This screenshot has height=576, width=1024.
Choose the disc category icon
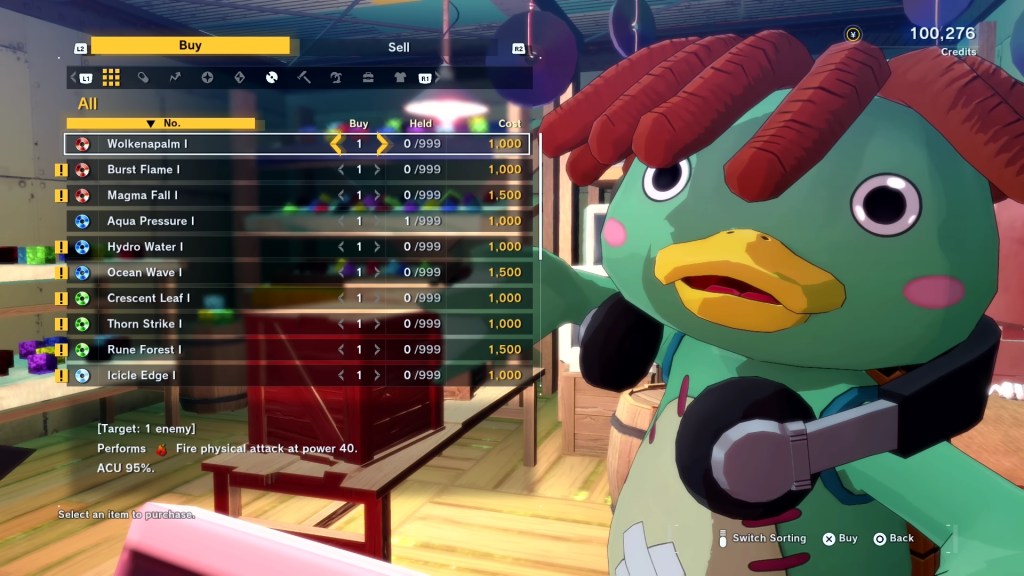coord(271,77)
